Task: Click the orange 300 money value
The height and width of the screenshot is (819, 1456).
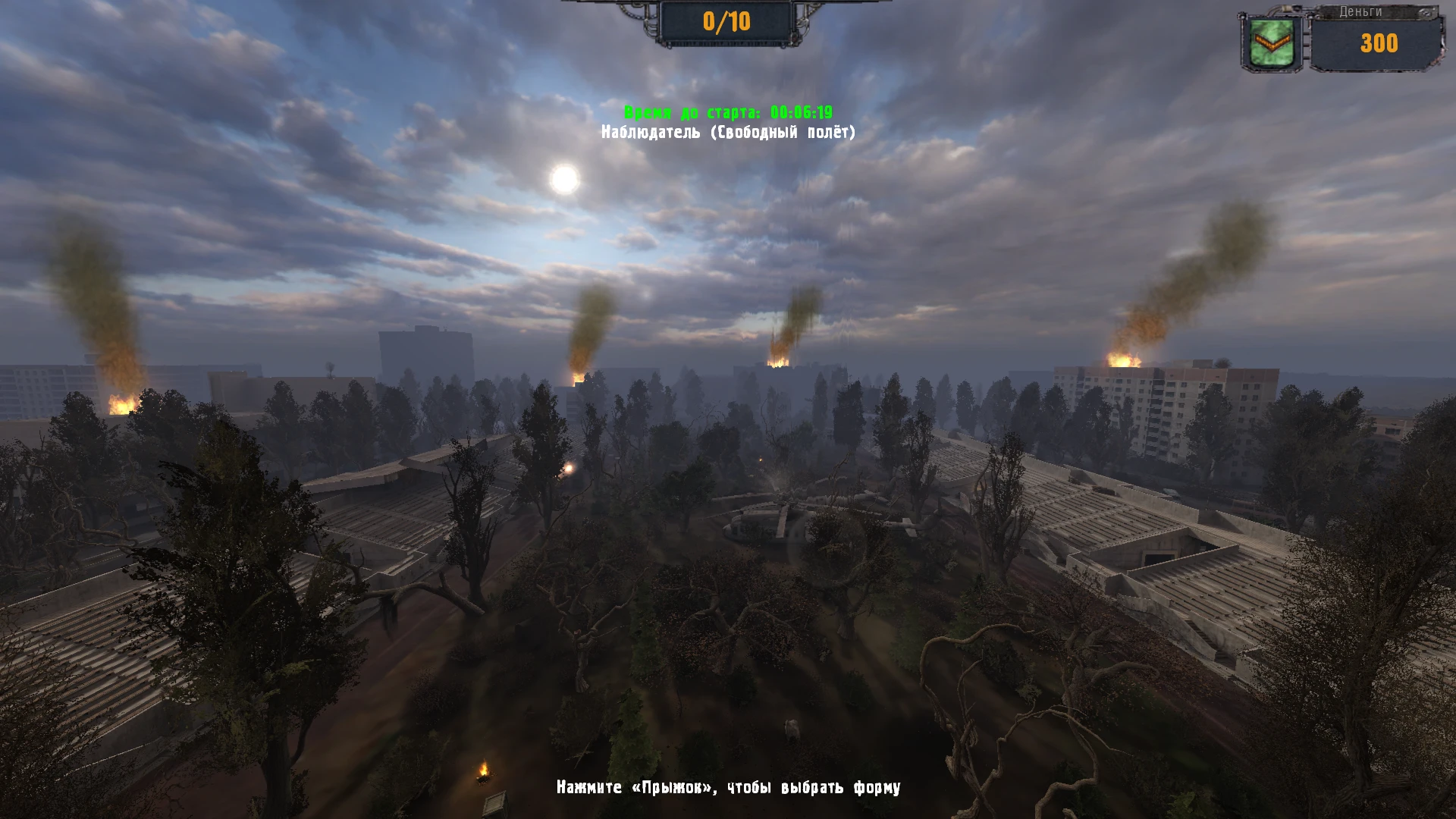Action: coord(1380,44)
